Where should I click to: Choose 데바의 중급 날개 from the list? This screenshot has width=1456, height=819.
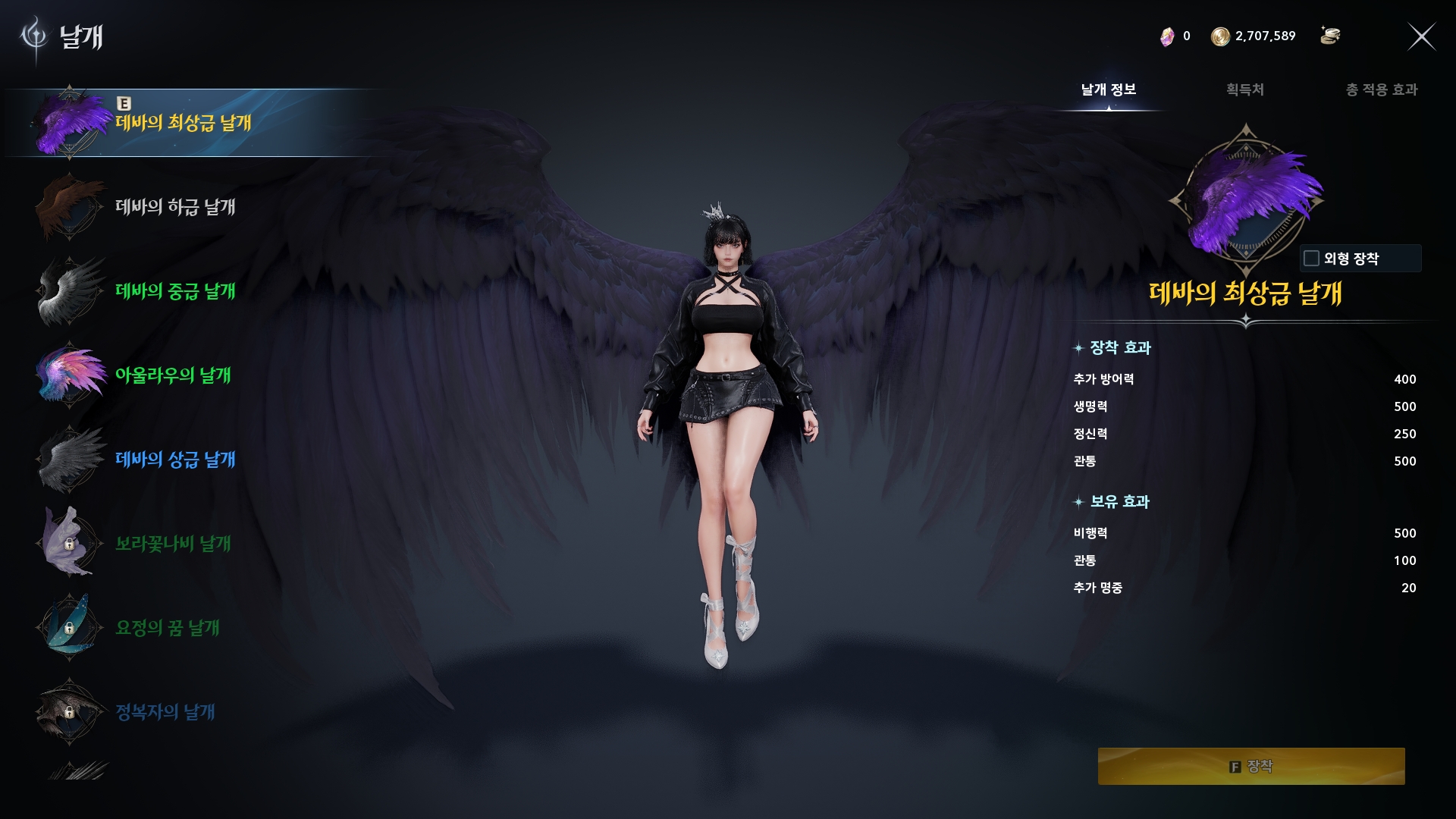point(174,291)
